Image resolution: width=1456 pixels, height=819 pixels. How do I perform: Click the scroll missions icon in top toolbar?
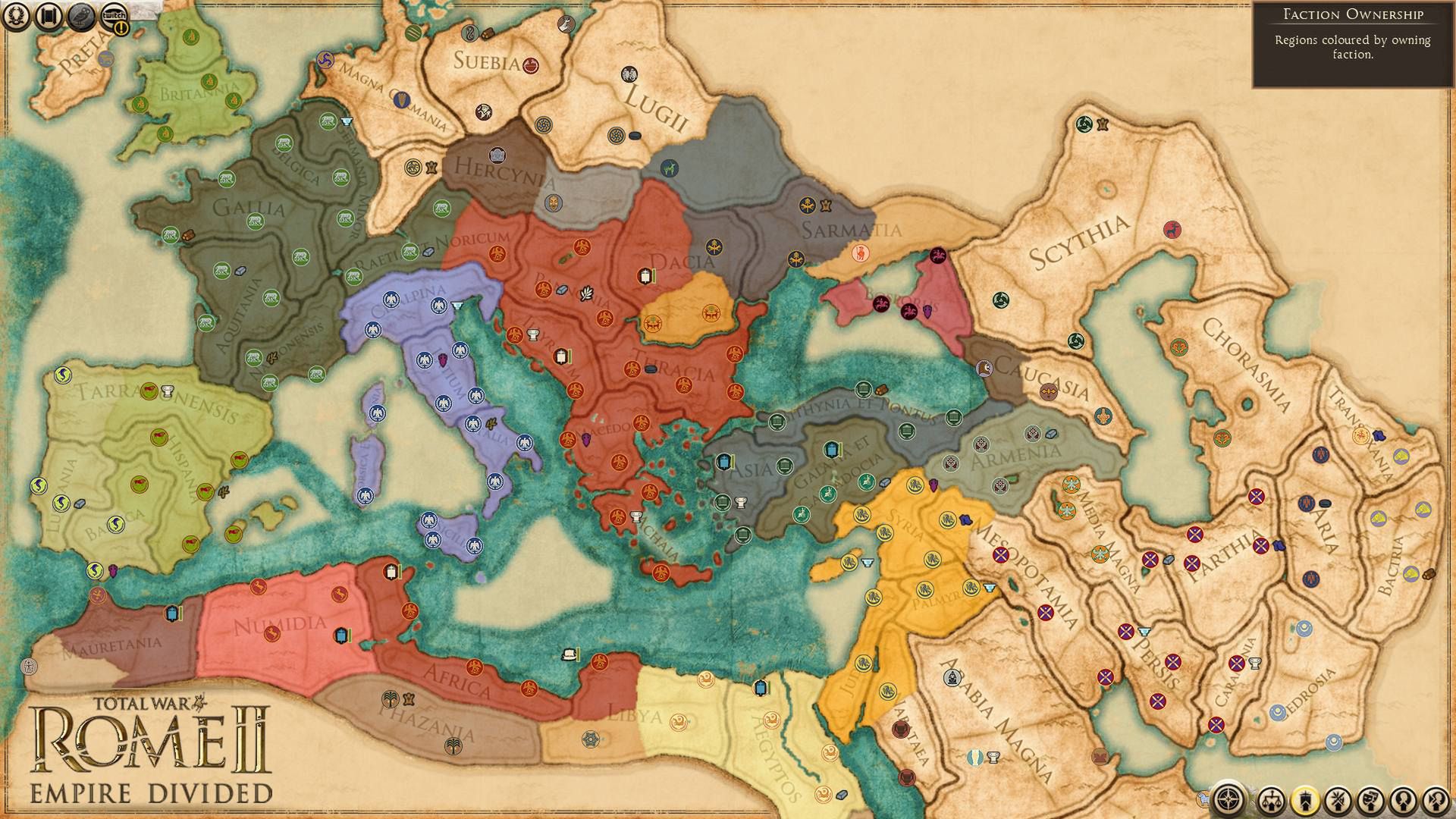coord(47,16)
